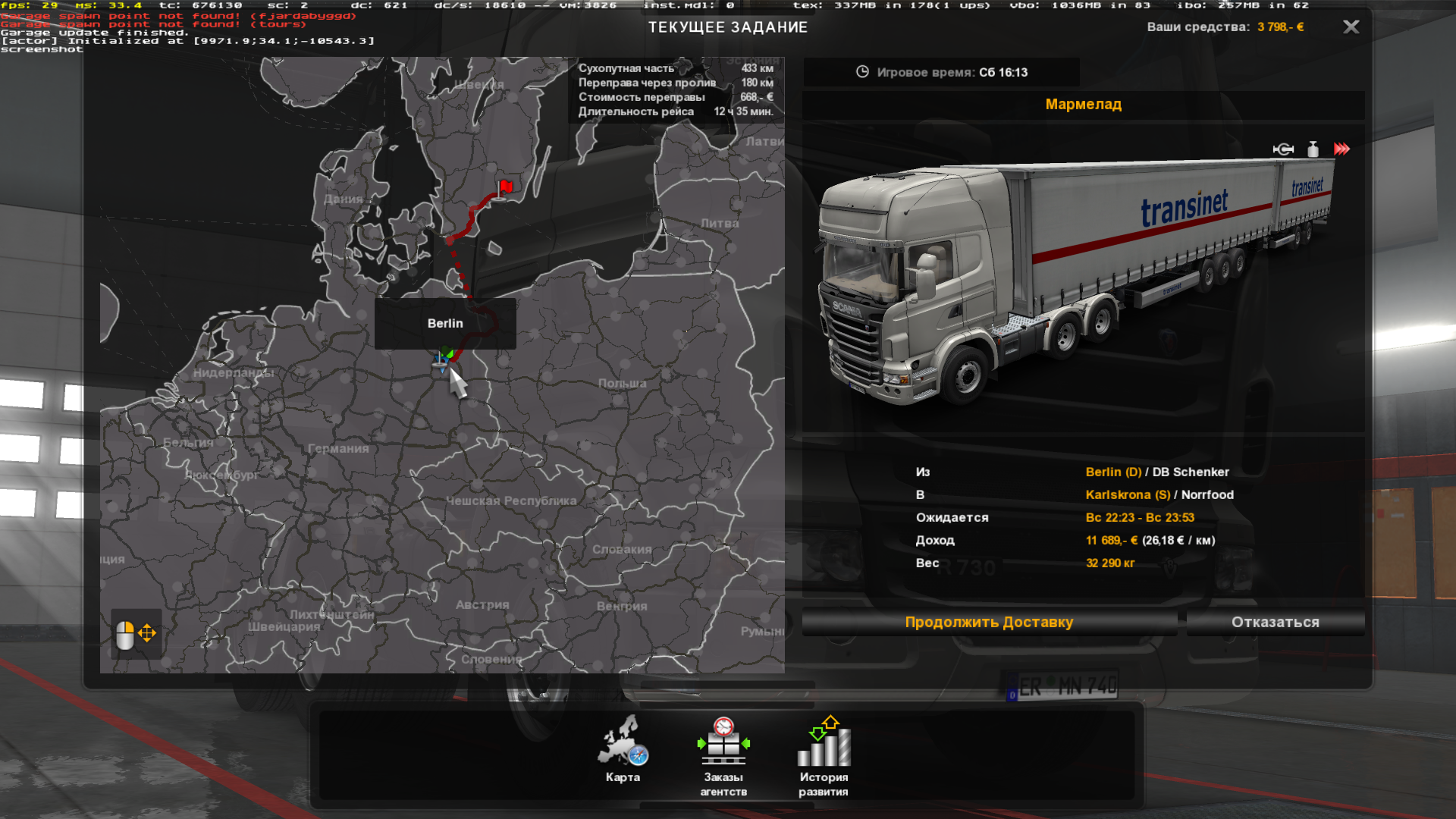Click the map pan mouse-control icon
Viewport: 1456px width, 819px height.
pyautogui.click(x=136, y=634)
